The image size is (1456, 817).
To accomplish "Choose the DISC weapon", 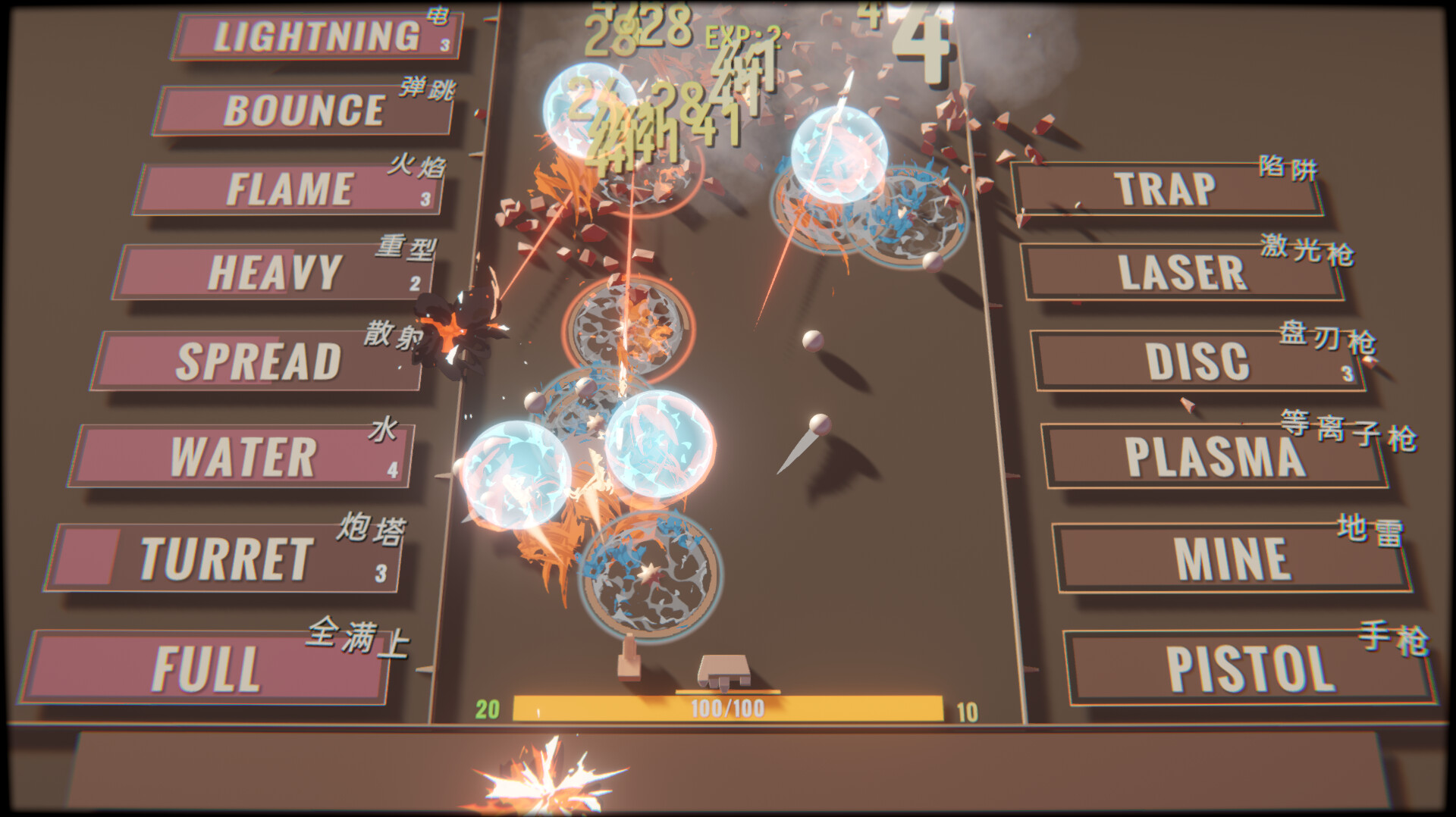I will (x=1198, y=362).
